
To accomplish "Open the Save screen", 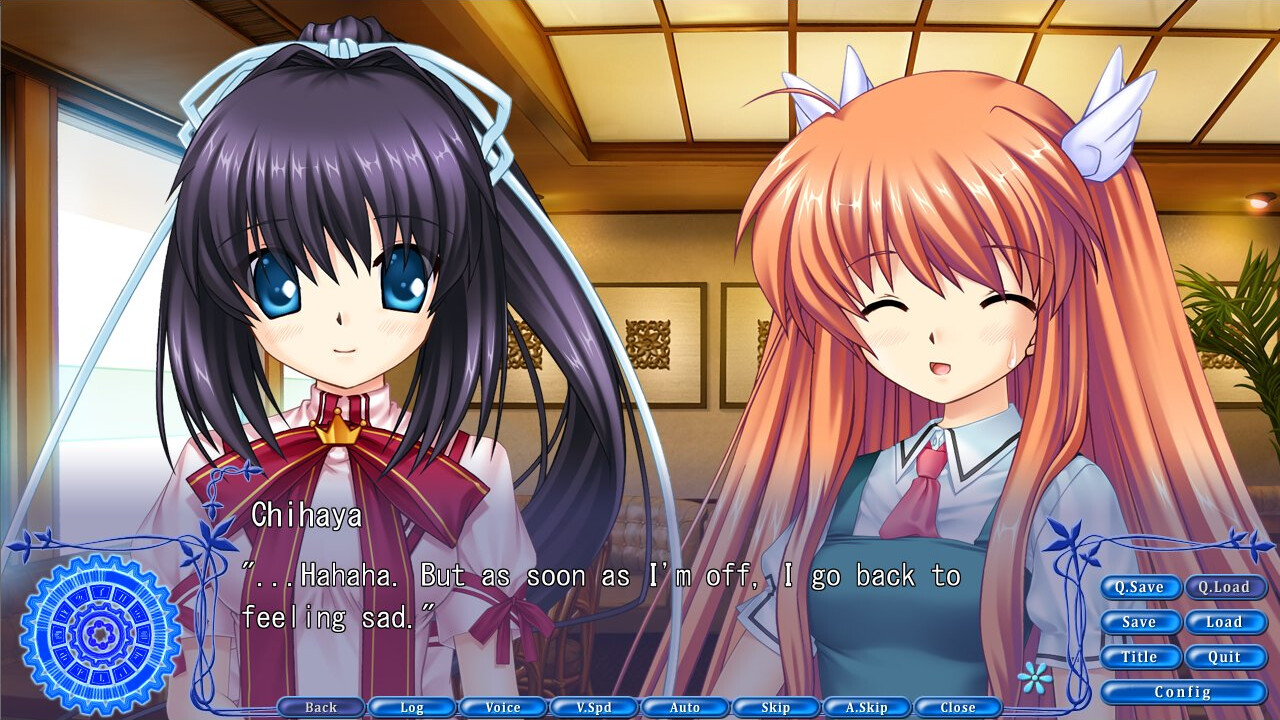I will (x=1140, y=622).
